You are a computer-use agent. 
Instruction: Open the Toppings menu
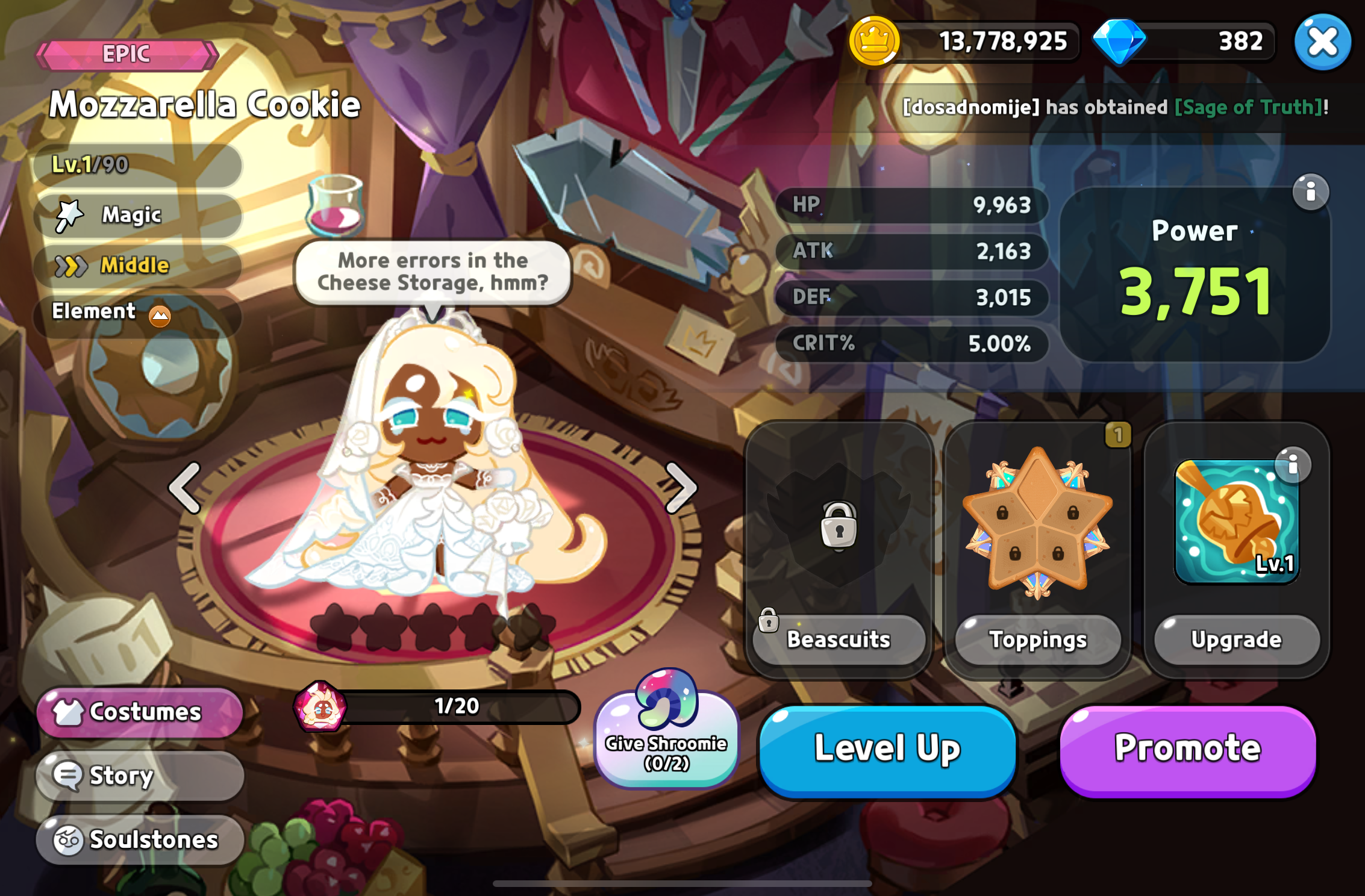pos(1037,639)
